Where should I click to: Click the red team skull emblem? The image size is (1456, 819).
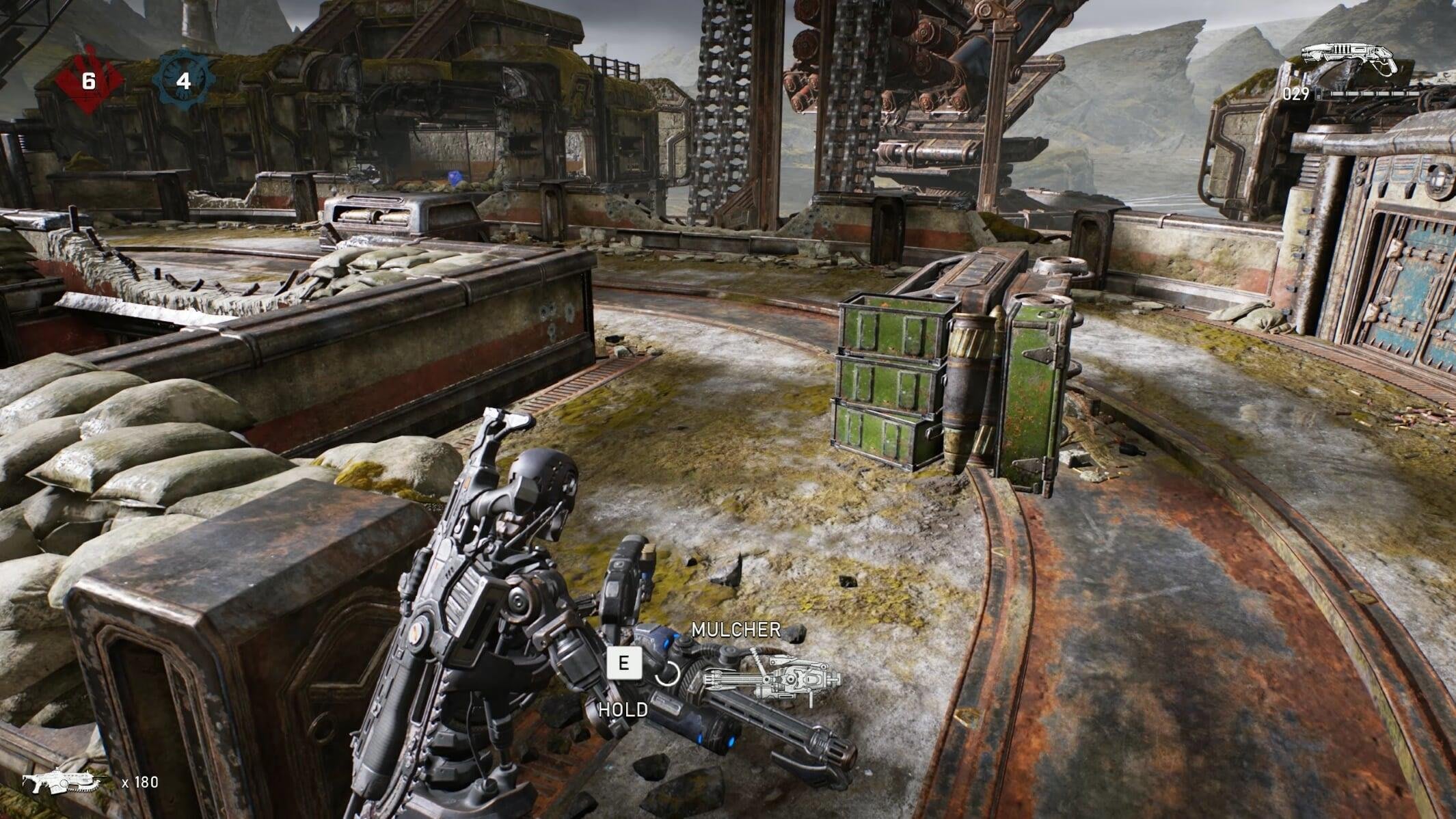tap(88, 82)
